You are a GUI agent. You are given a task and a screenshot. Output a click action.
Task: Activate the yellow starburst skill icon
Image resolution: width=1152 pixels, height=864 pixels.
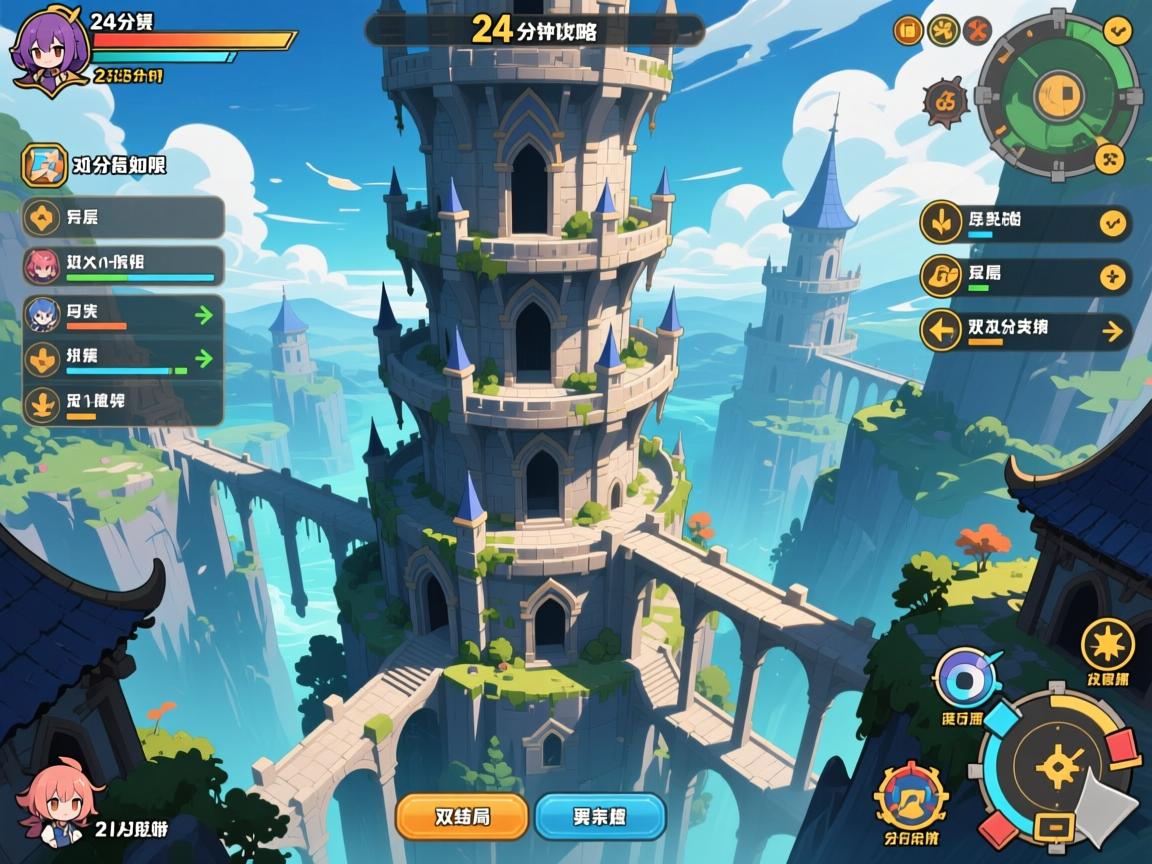coord(1108,645)
